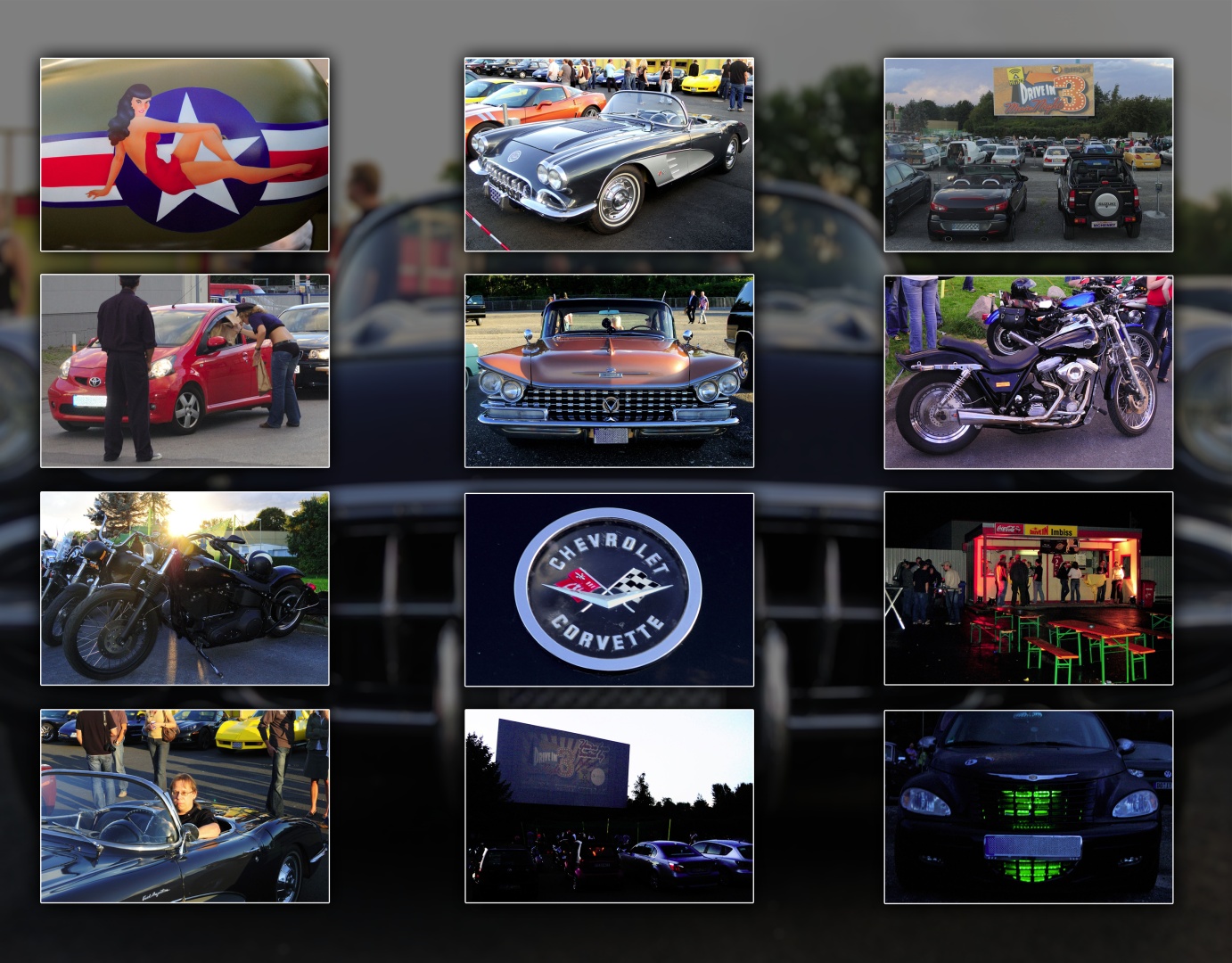The width and height of the screenshot is (1232, 963).
Task: Open the pin-up girl nose art photo
Action: click(185, 154)
